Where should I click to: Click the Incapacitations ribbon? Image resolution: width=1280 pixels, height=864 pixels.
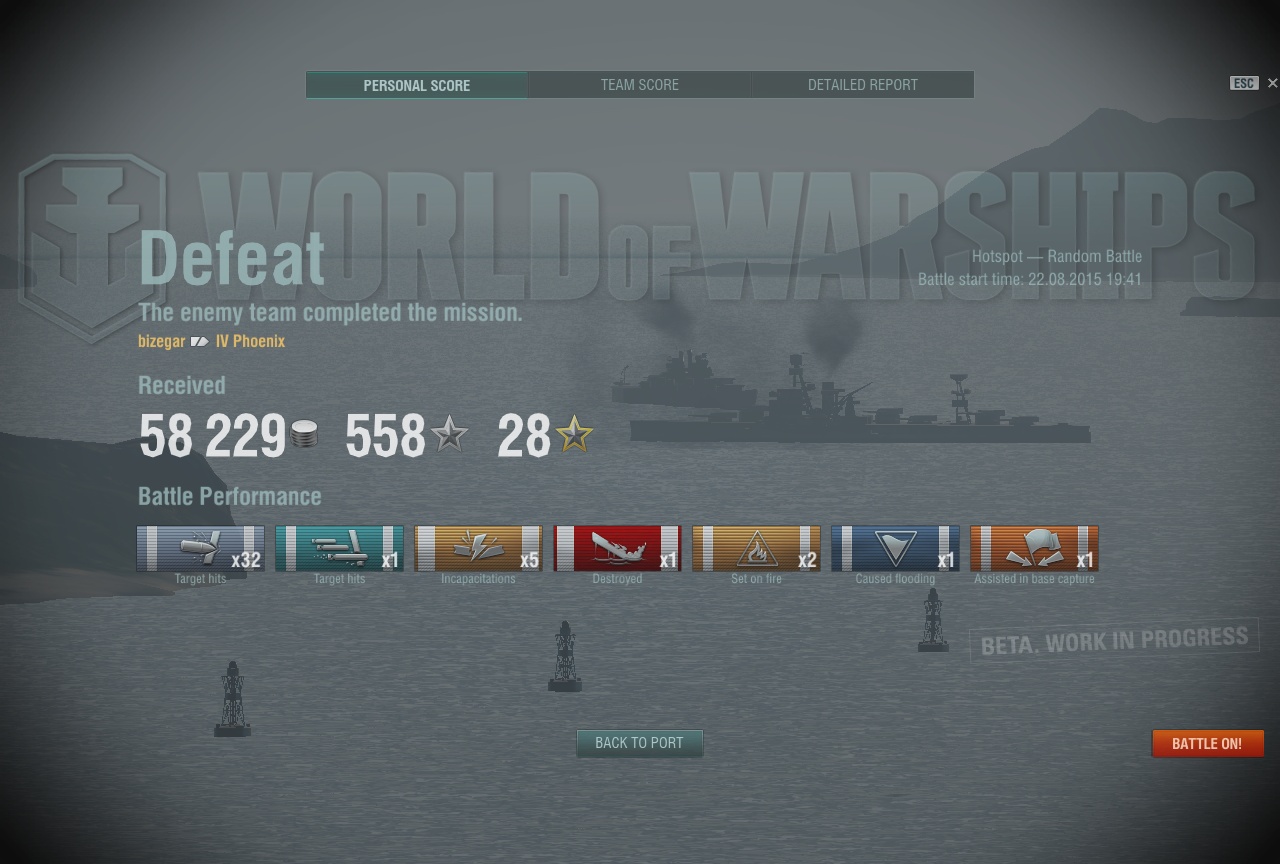pyautogui.click(x=478, y=549)
